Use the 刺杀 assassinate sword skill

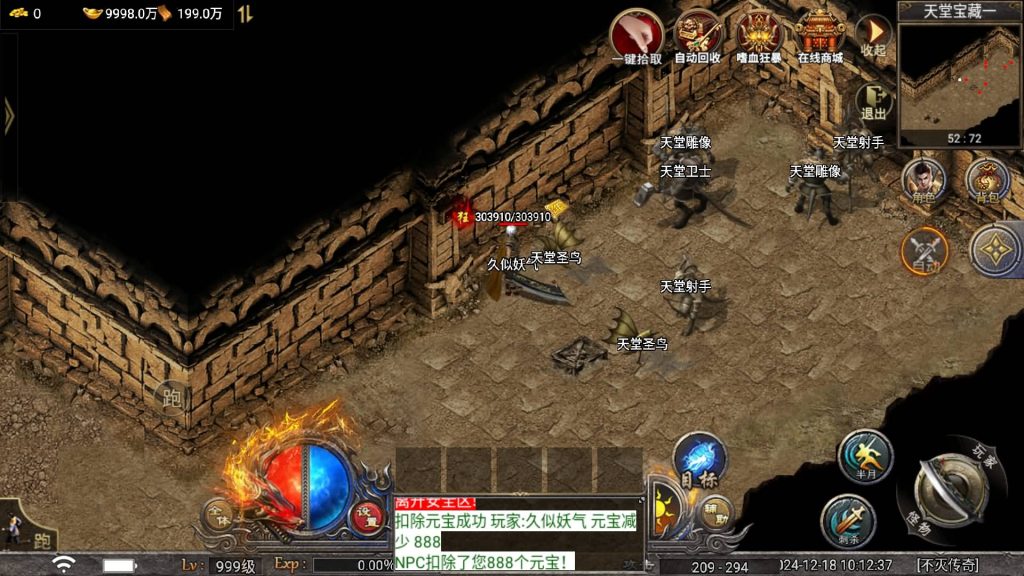point(848,521)
